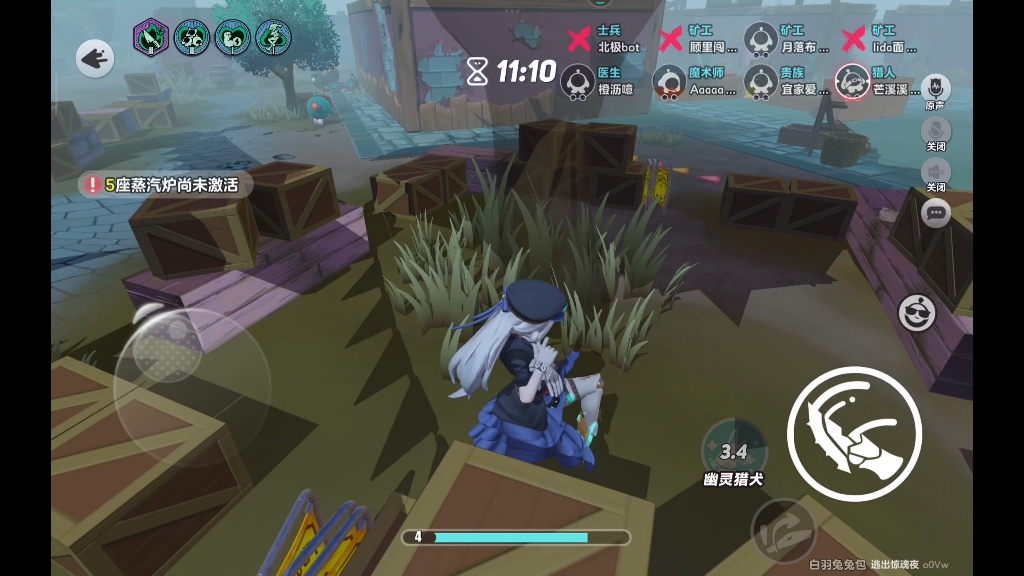Toggle the microphone off button

pyautogui.click(x=935, y=131)
